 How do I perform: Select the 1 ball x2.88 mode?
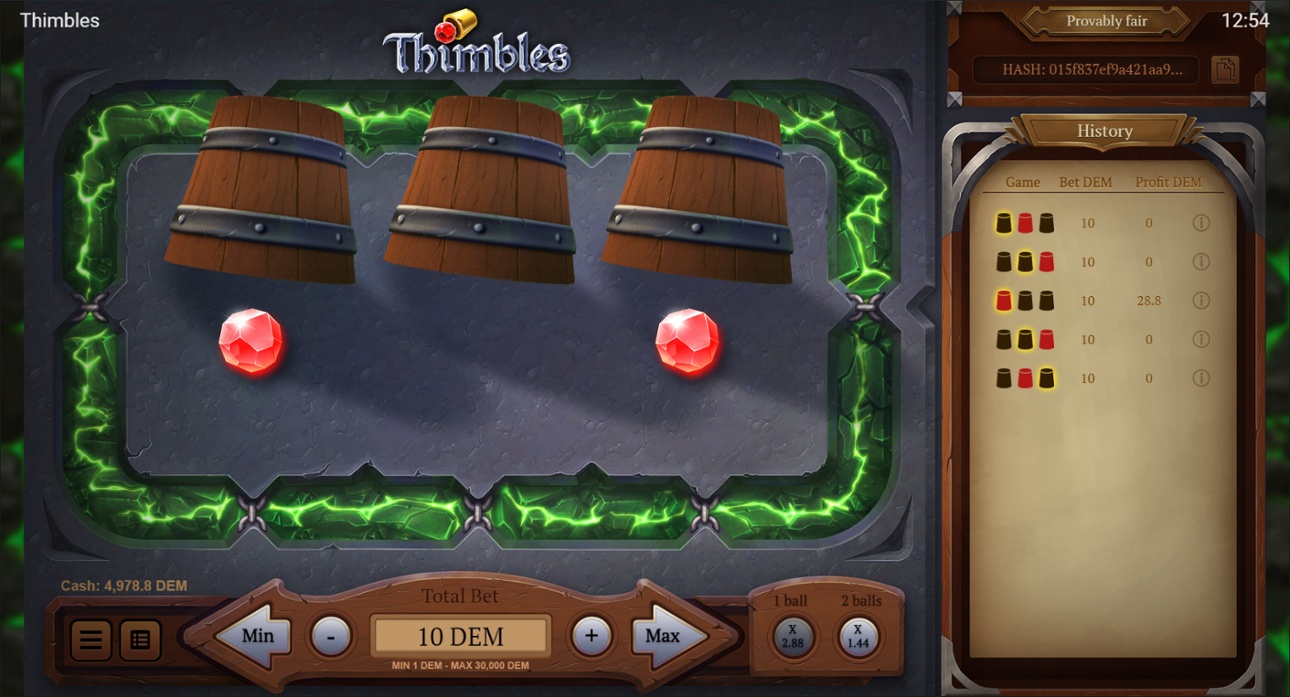(x=792, y=637)
